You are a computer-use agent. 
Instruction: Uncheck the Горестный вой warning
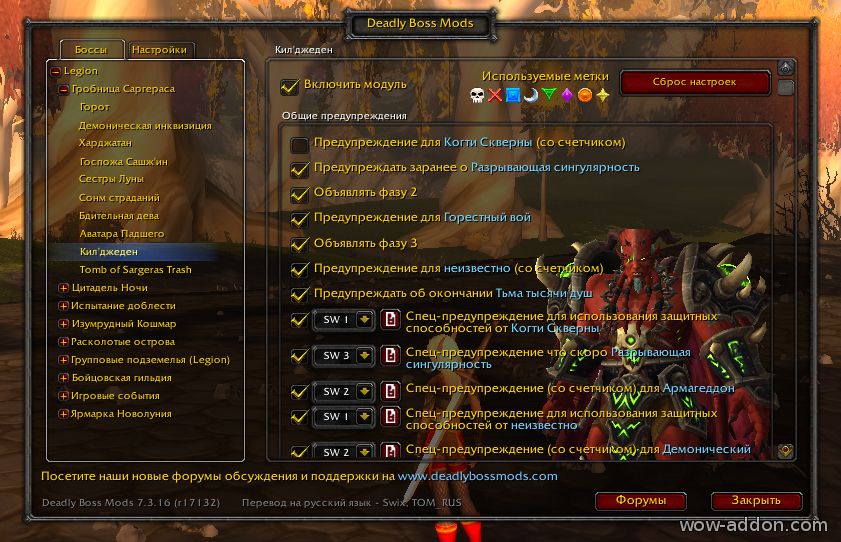click(299, 219)
